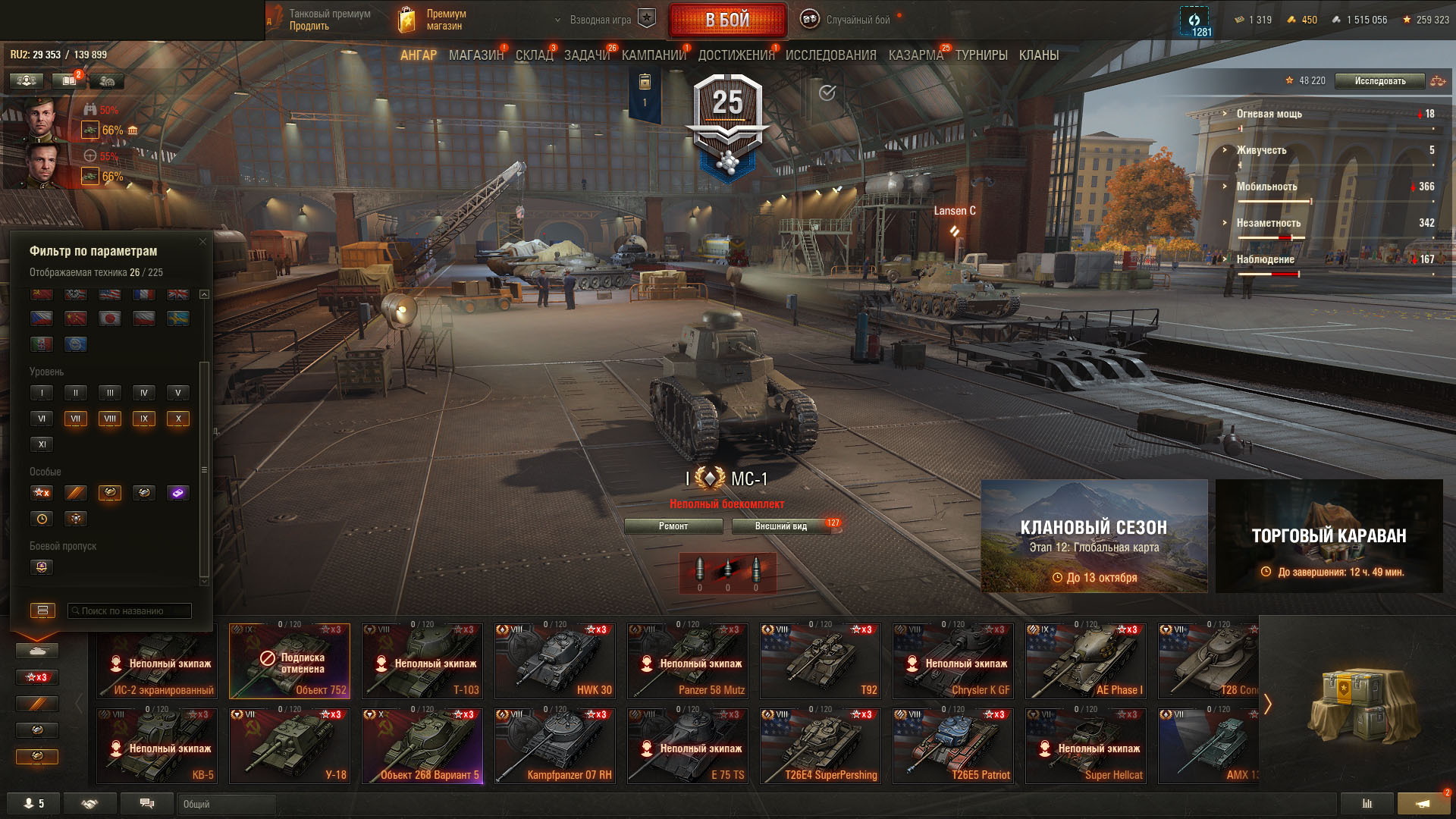This screenshot has height=819, width=1456.
Task: Click the Исследовать research button
Action: (x=1379, y=81)
